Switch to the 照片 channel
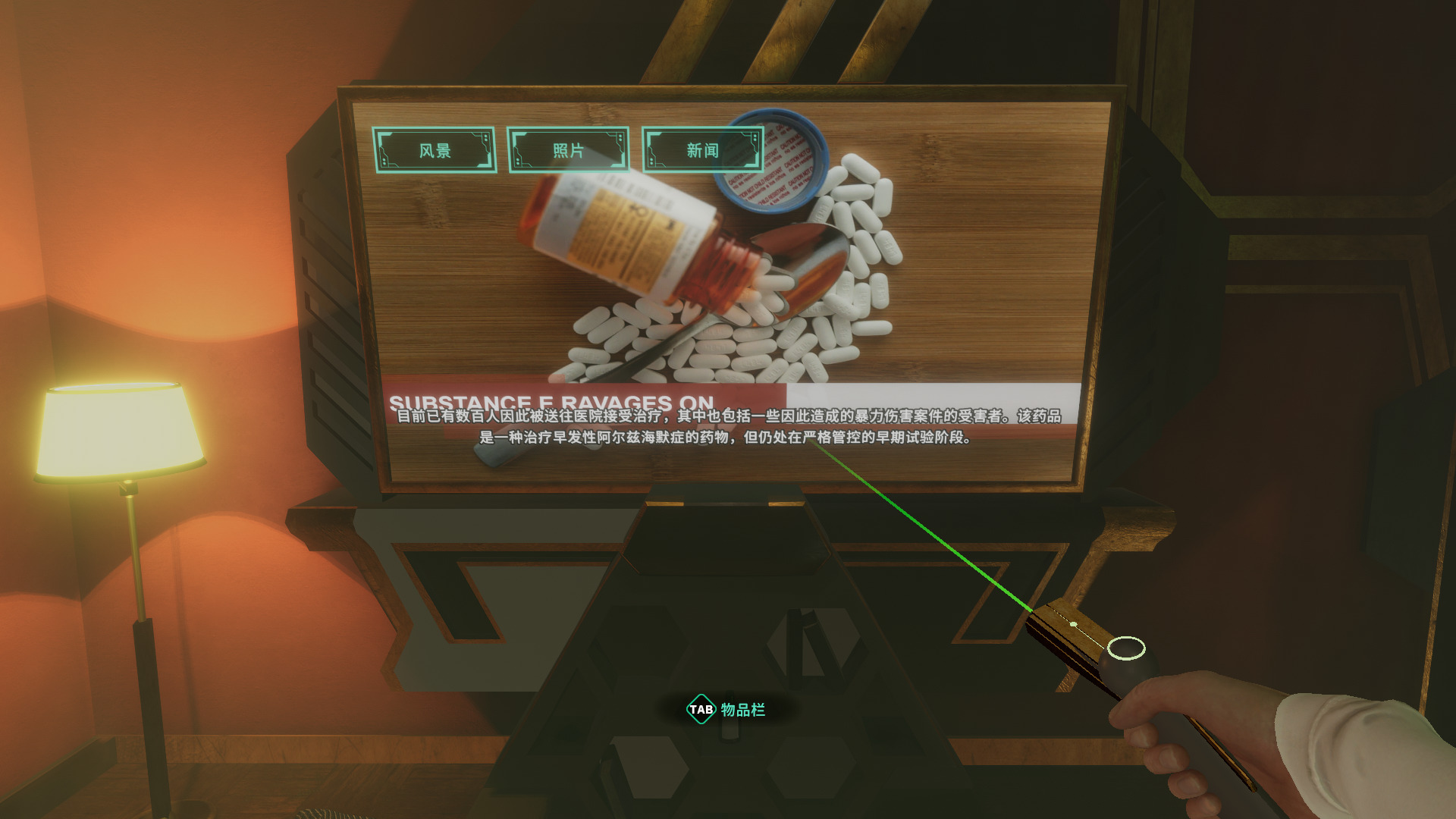Screen dimensions: 1456x819 click(x=568, y=150)
